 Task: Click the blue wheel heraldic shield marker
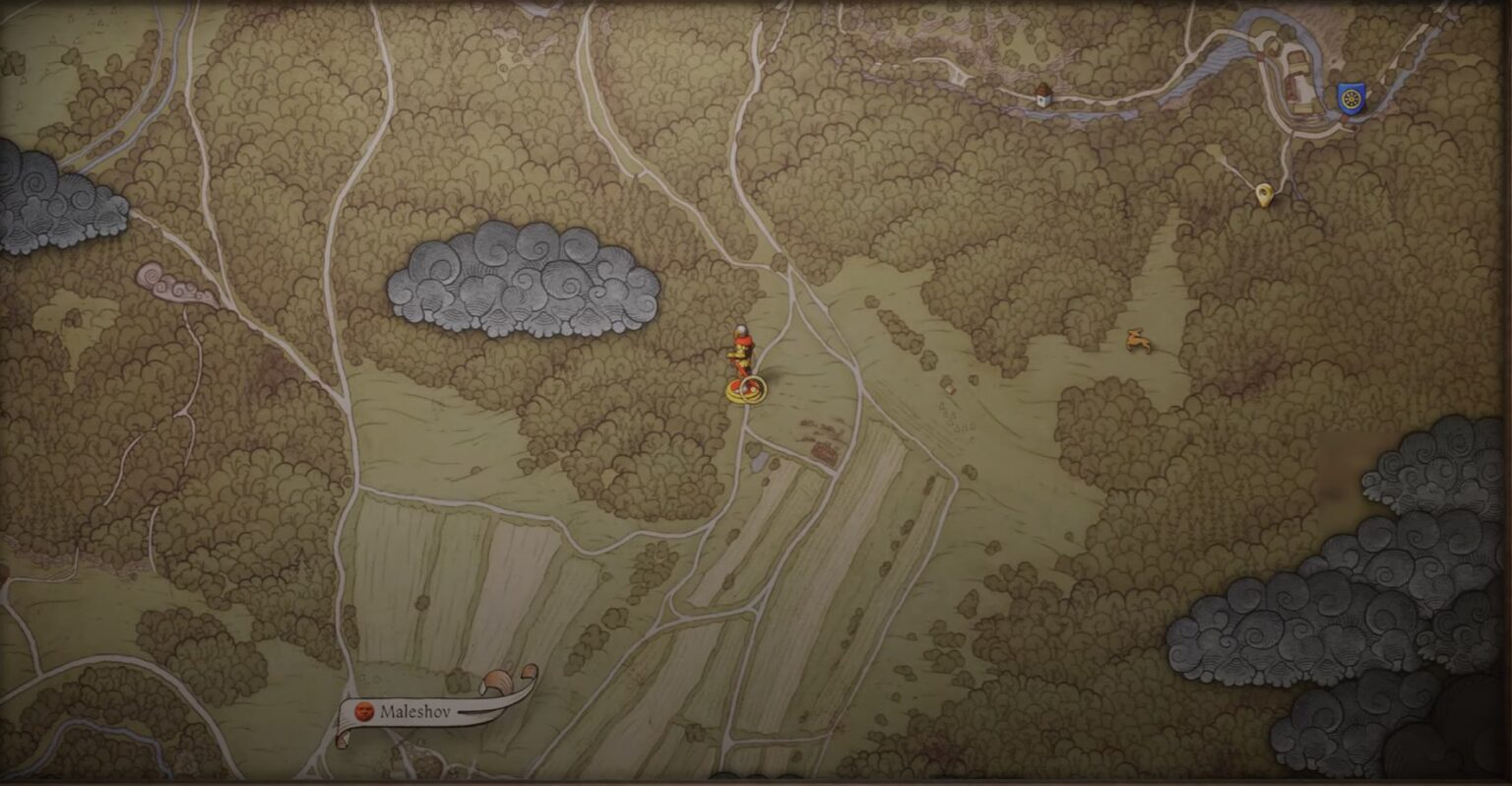pos(1350,98)
